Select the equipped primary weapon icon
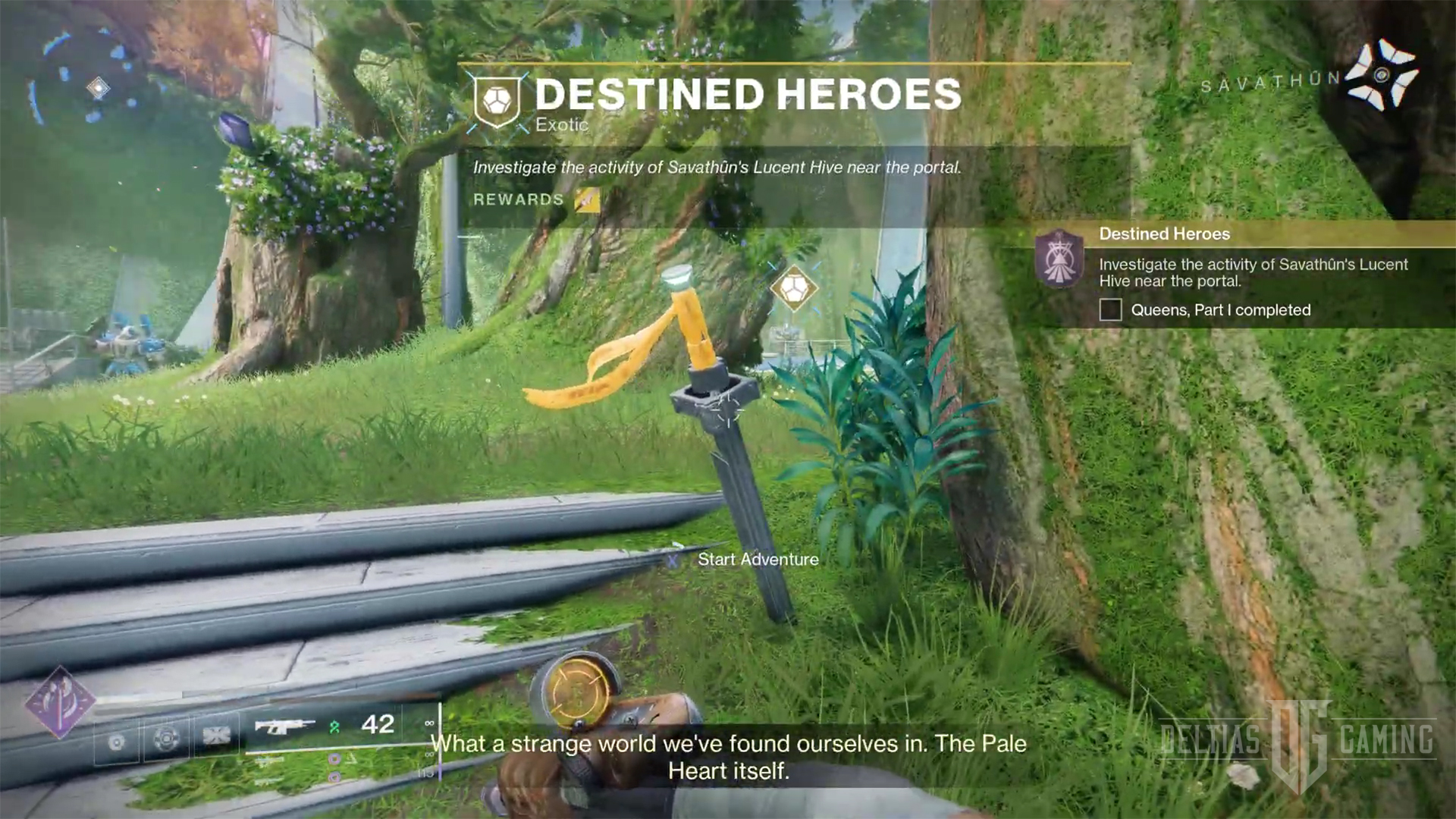This screenshot has width=1456, height=819. coord(284,726)
